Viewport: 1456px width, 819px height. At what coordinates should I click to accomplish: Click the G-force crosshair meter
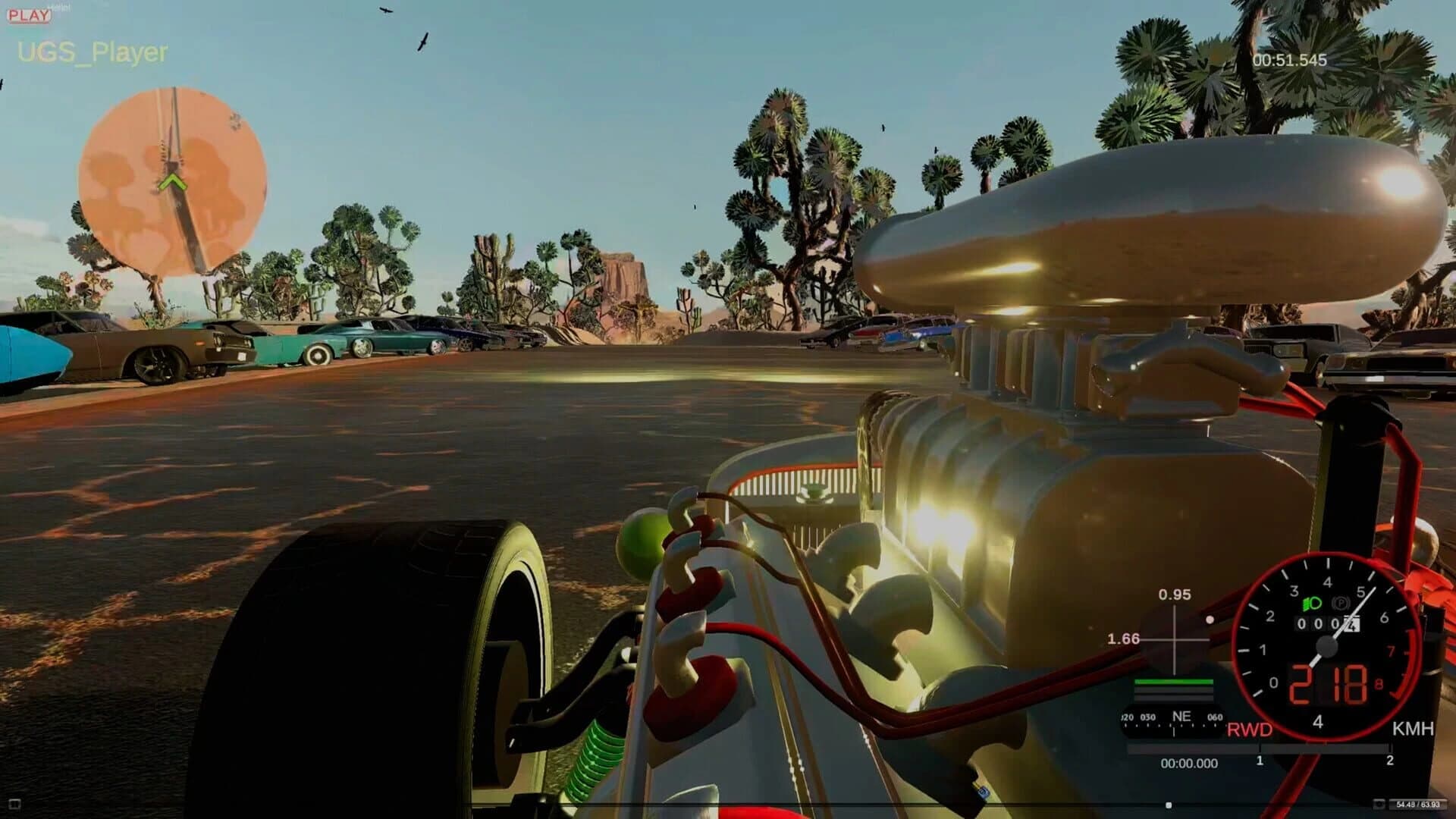pyautogui.click(x=1175, y=640)
